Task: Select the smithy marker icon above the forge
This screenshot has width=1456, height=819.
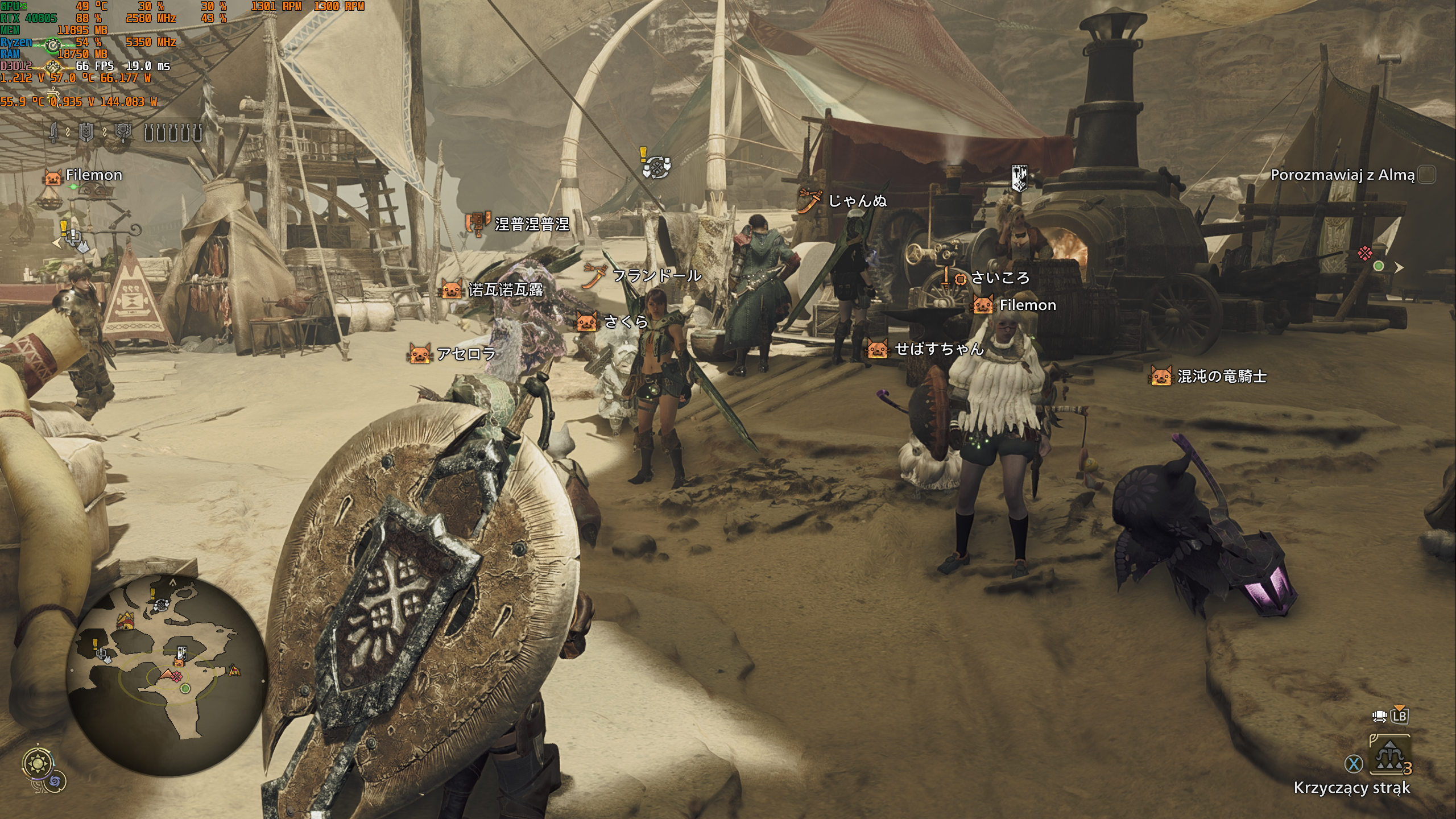Action: tap(1019, 177)
